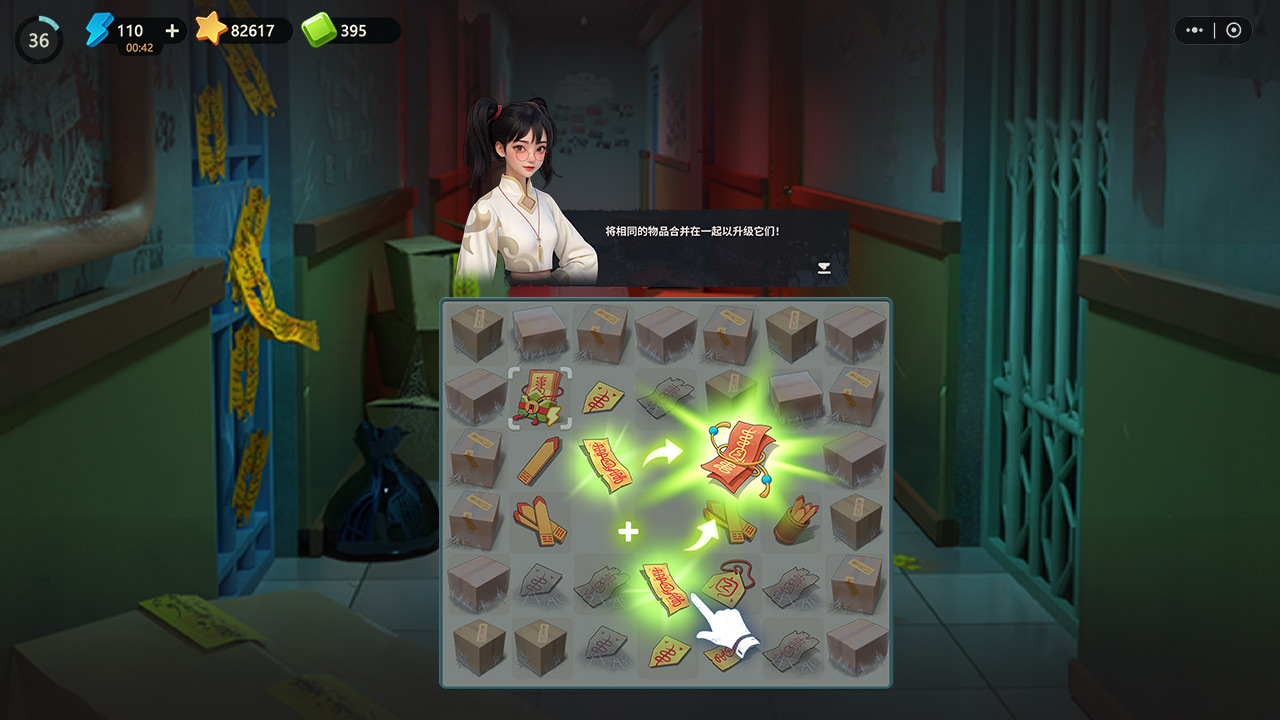The height and width of the screenshot is (720, 1280).
Task: Open the green gem currency shop
Action: pyautogui.click(x=350, y=31)
